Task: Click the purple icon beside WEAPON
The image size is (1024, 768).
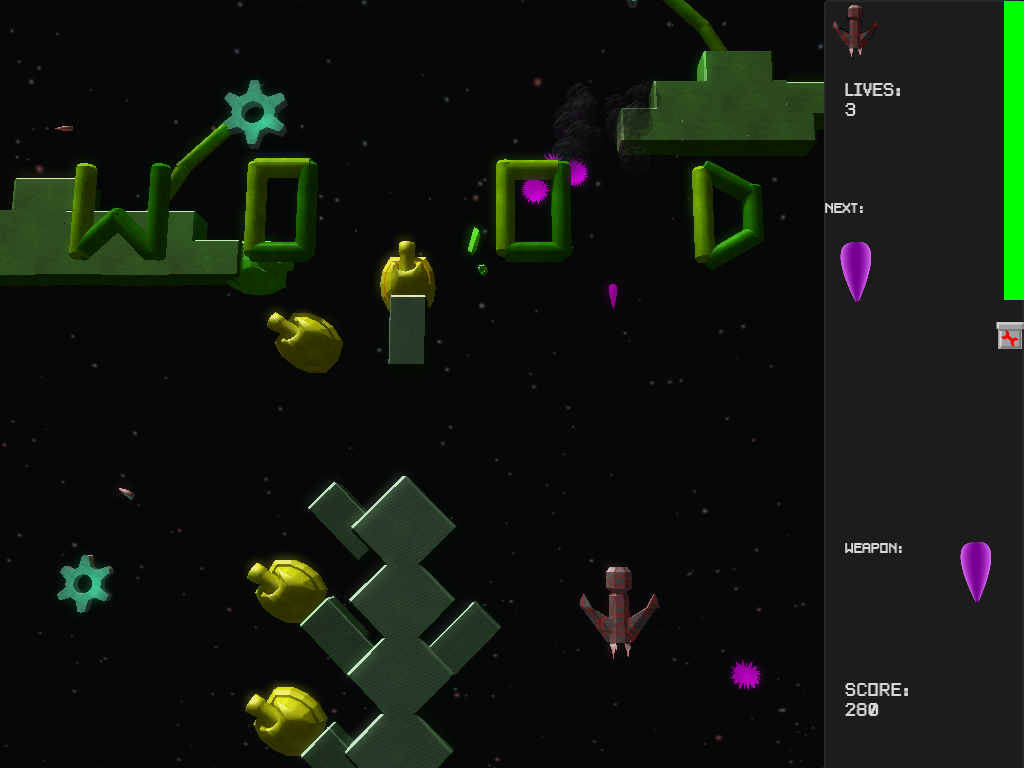Action: [x=975, y=569]
